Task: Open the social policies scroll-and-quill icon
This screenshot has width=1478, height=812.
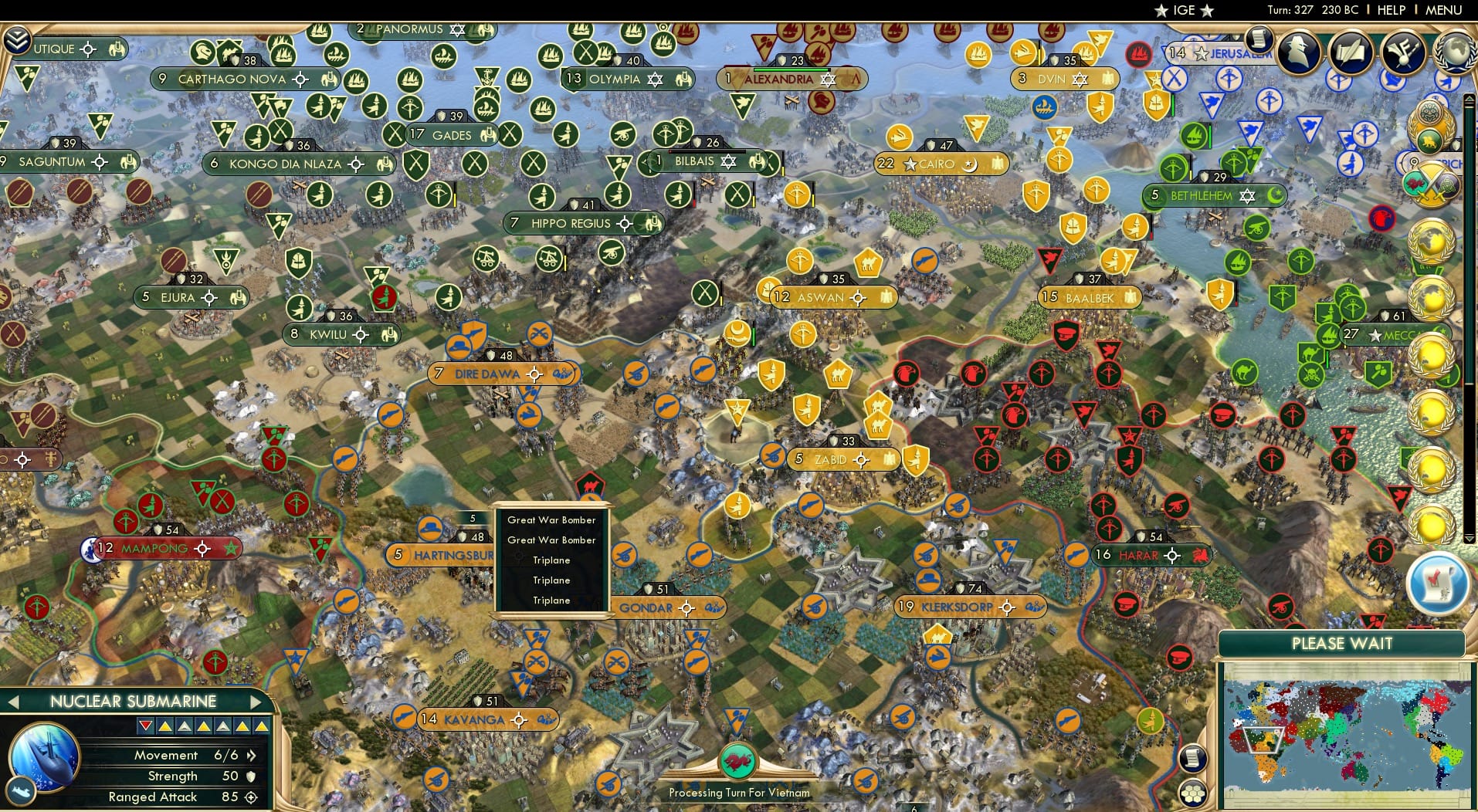Action: pos(1351,52)
